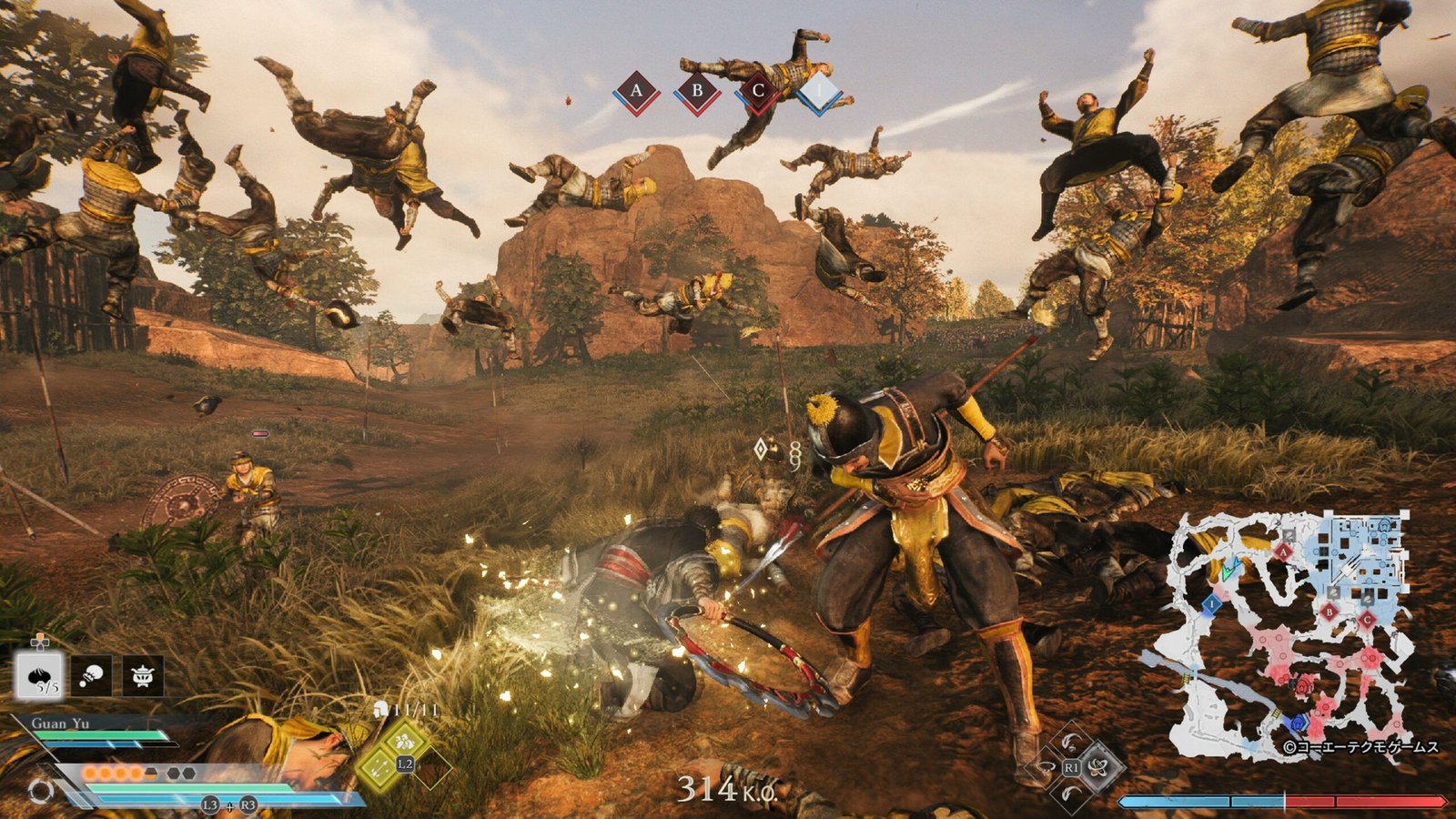Image resolution: width=1456 pixels, height=819 pixels.
Task: Click objective C in the tracker row
Action: (757, 91)
